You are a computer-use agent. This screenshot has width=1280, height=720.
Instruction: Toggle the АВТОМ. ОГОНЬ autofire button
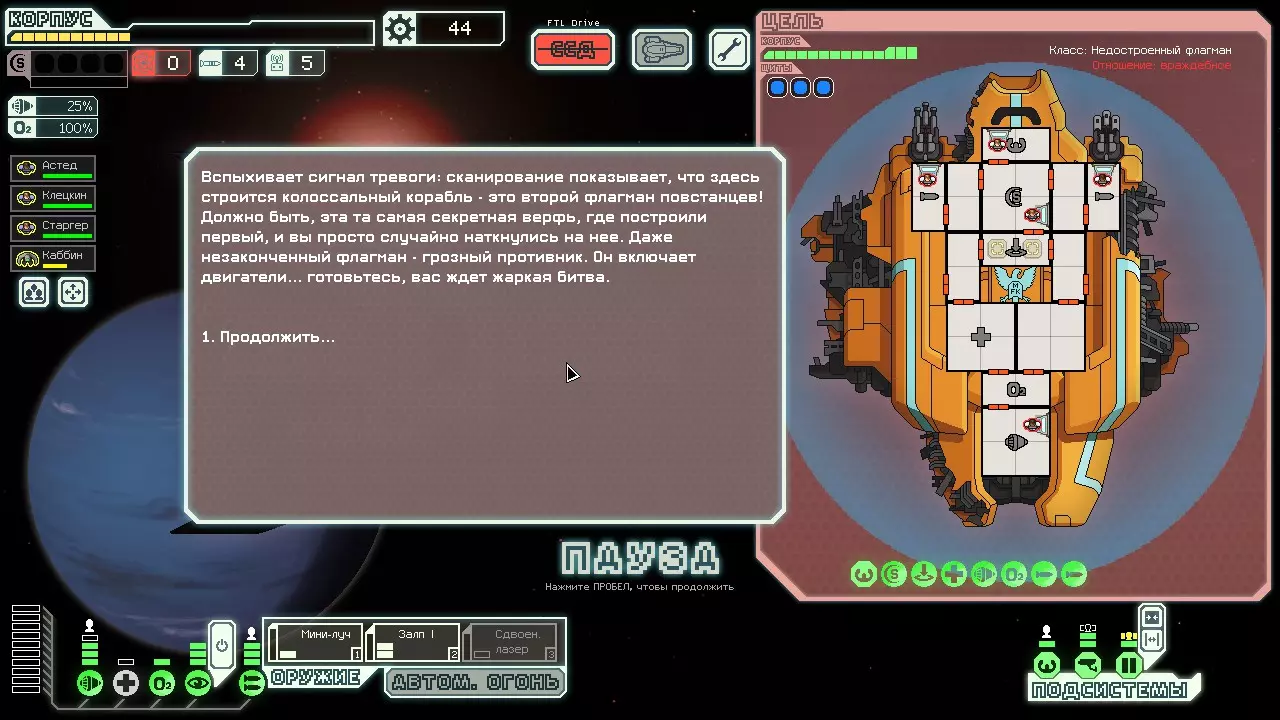475,682
